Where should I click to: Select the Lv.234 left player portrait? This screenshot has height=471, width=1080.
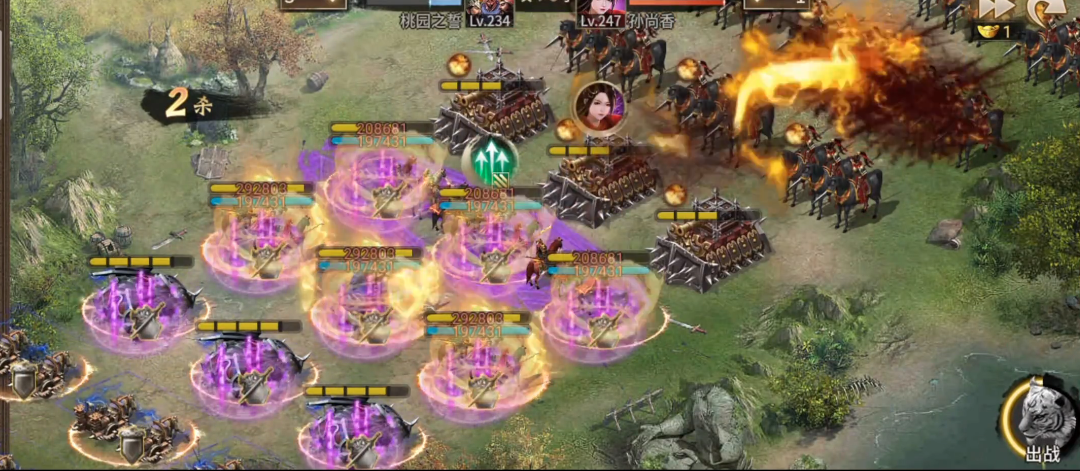pos(489,8)
